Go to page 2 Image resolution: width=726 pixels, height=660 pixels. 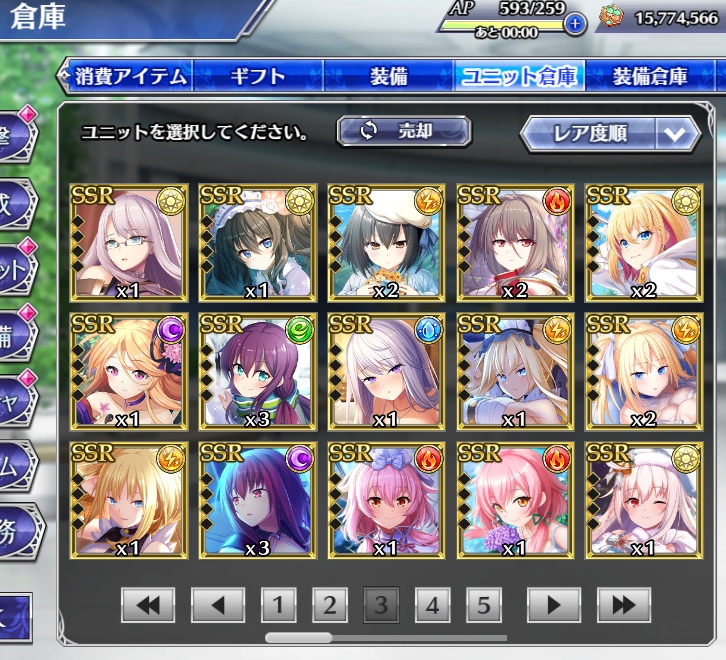coord(330,604)
